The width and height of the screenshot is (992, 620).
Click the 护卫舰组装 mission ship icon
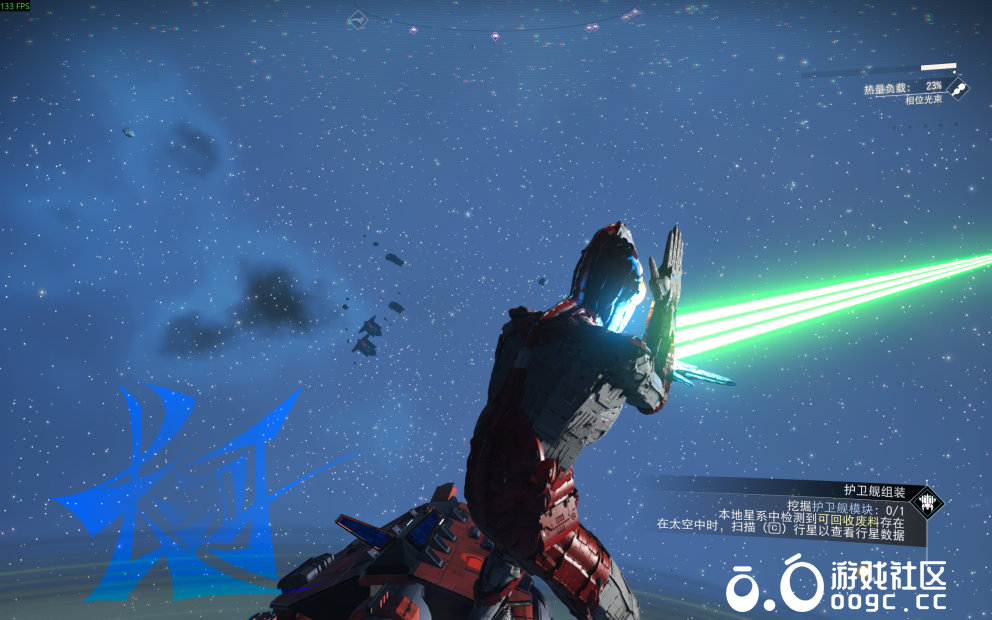coord(928,501)
